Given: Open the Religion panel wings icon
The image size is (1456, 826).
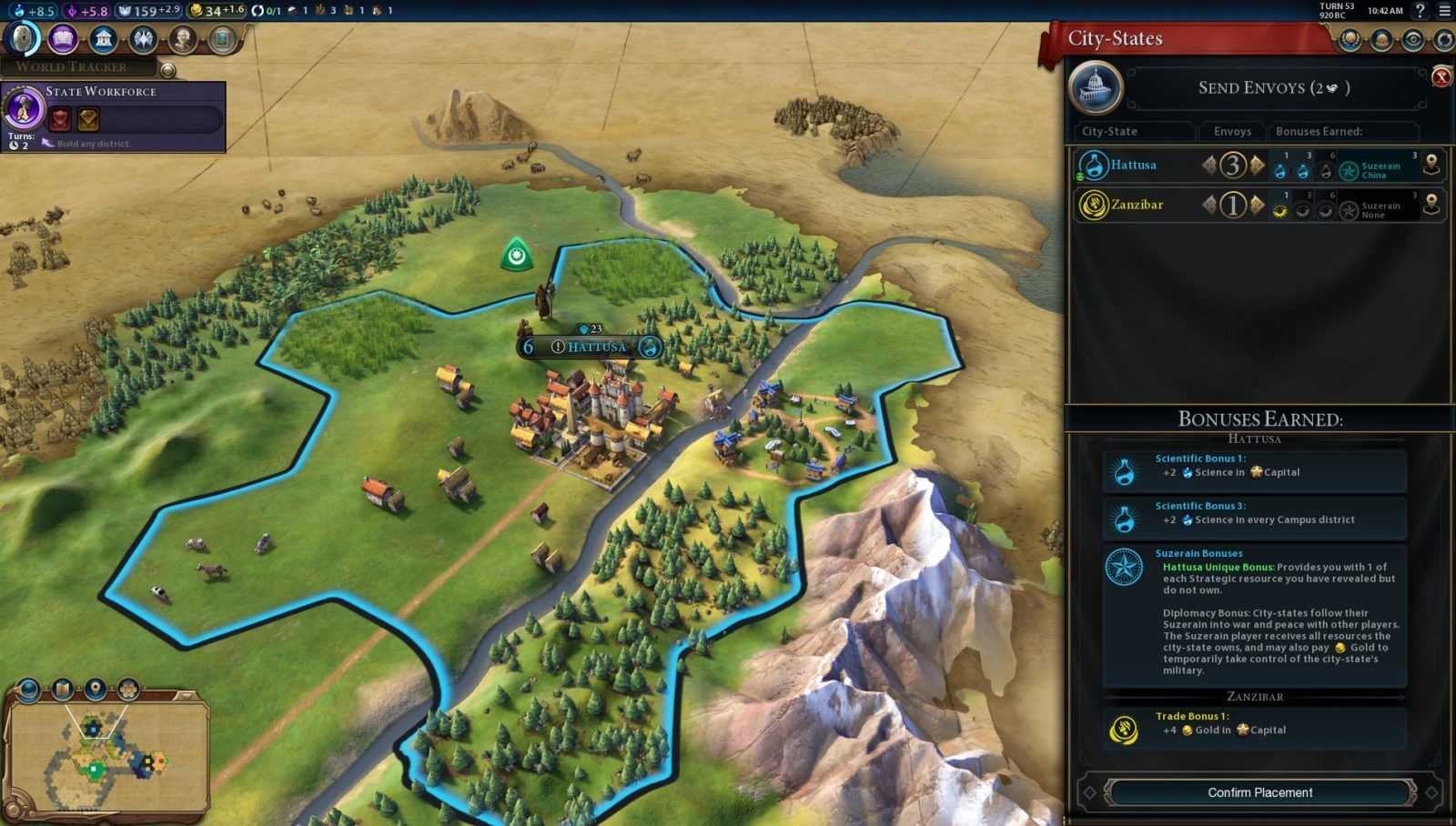Looking at the screenshot, I should point(143,40).
